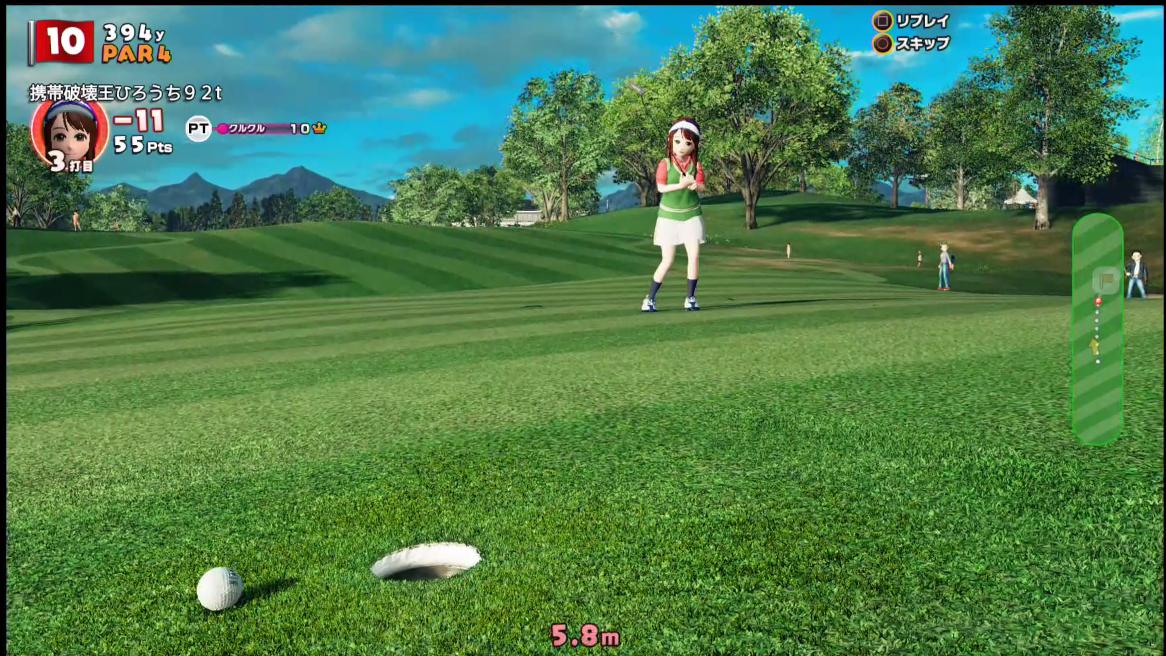Viewport: 1166px width, 656px height.
Task: Click the player avatar portrait
Action: click(x=69, y=131)
